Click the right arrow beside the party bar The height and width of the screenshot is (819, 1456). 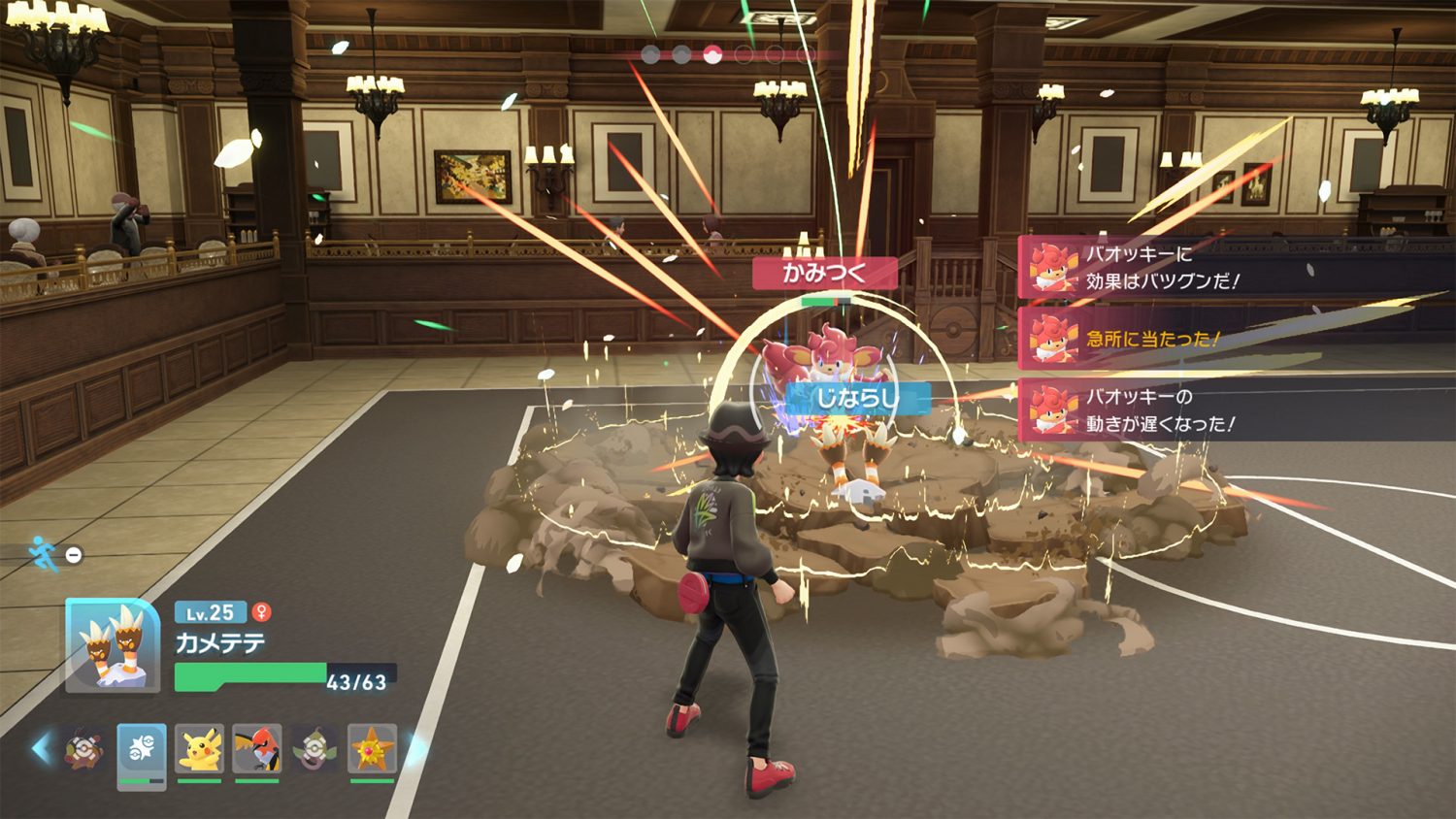click(x=414, y=748)
